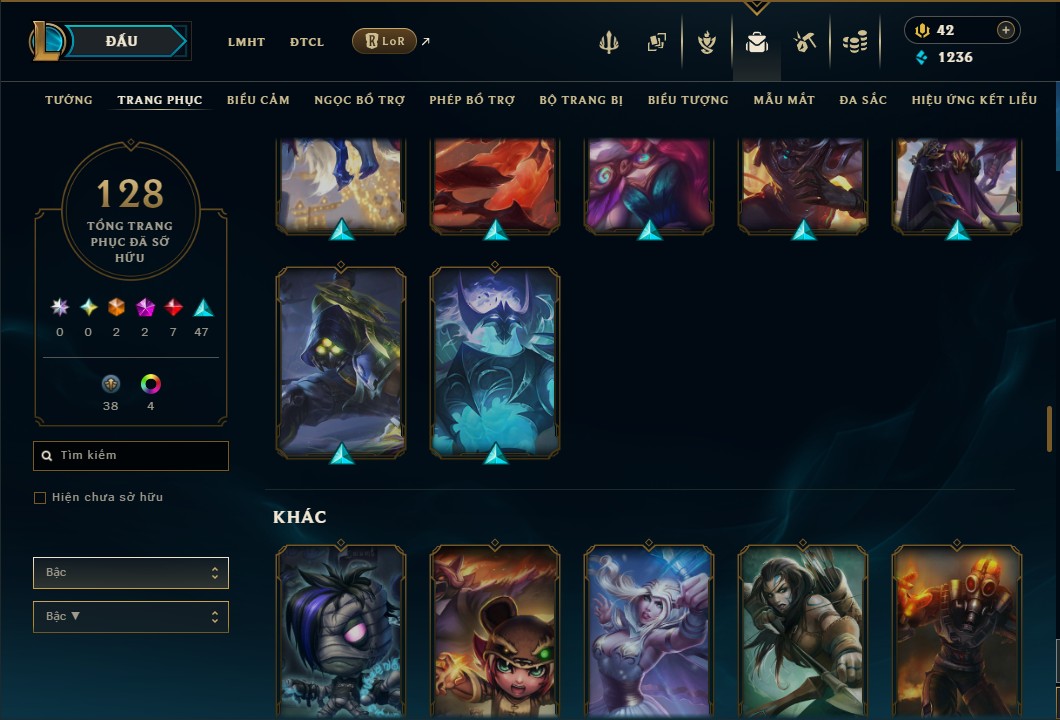The height and width of the screenshot is (720, 1060).
Task: Open the BIỂU CẢM tab
Action: [x=258, y=100]
